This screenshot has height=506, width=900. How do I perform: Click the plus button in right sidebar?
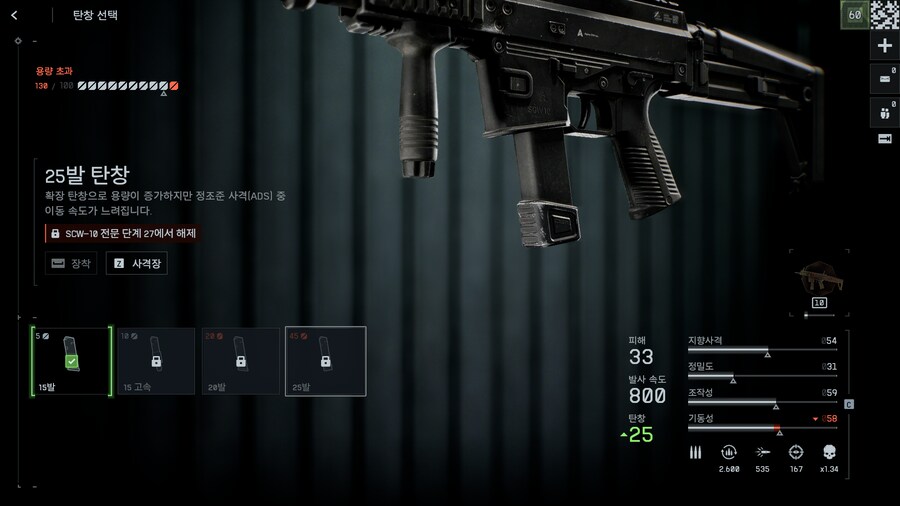click(884, 46)
